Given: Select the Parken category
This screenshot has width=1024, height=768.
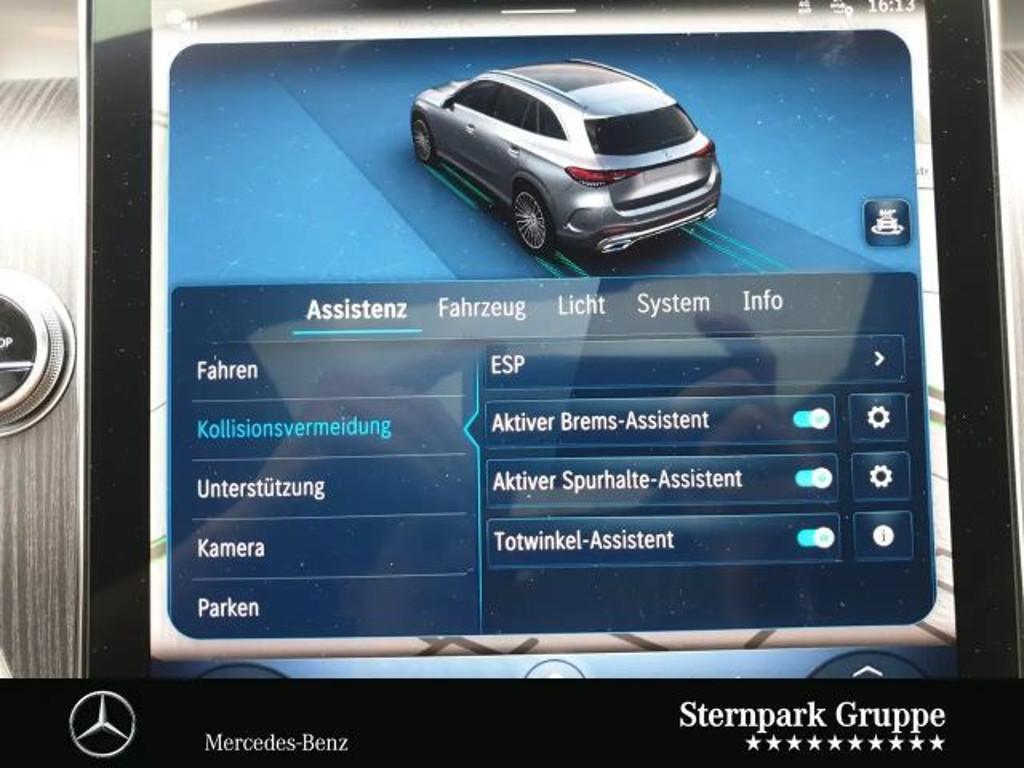Looking at the screenshot, I should click(228, 607).
